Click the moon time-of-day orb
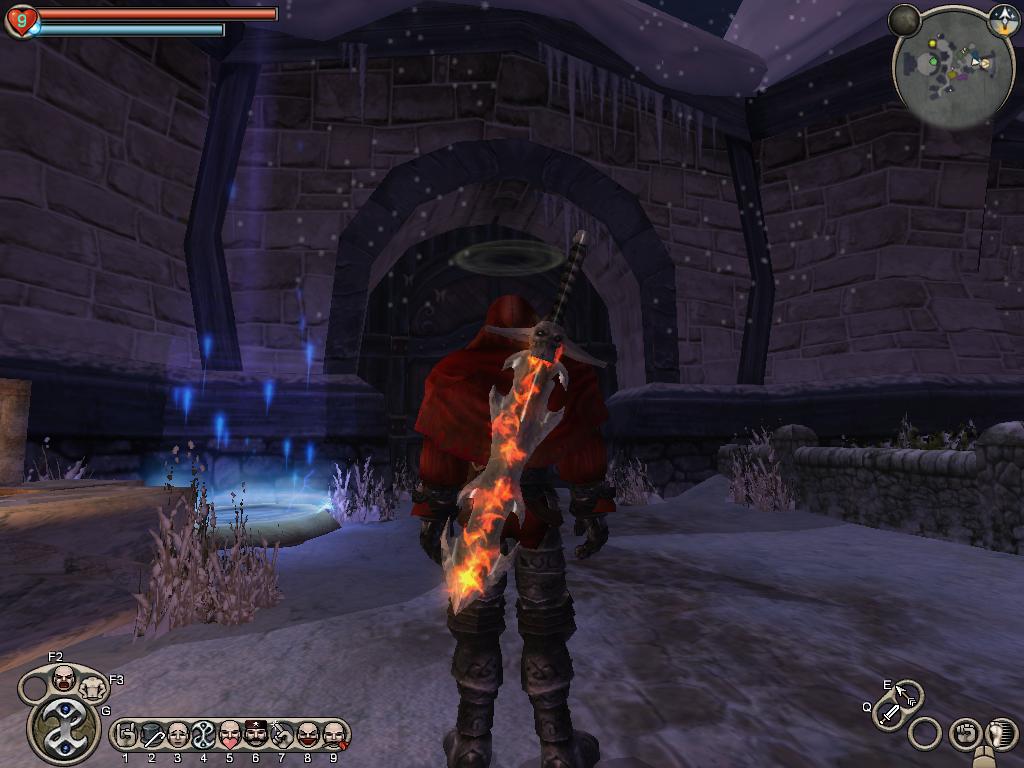The width and height of the screenshot is (1024, 768). click(904, 19)
